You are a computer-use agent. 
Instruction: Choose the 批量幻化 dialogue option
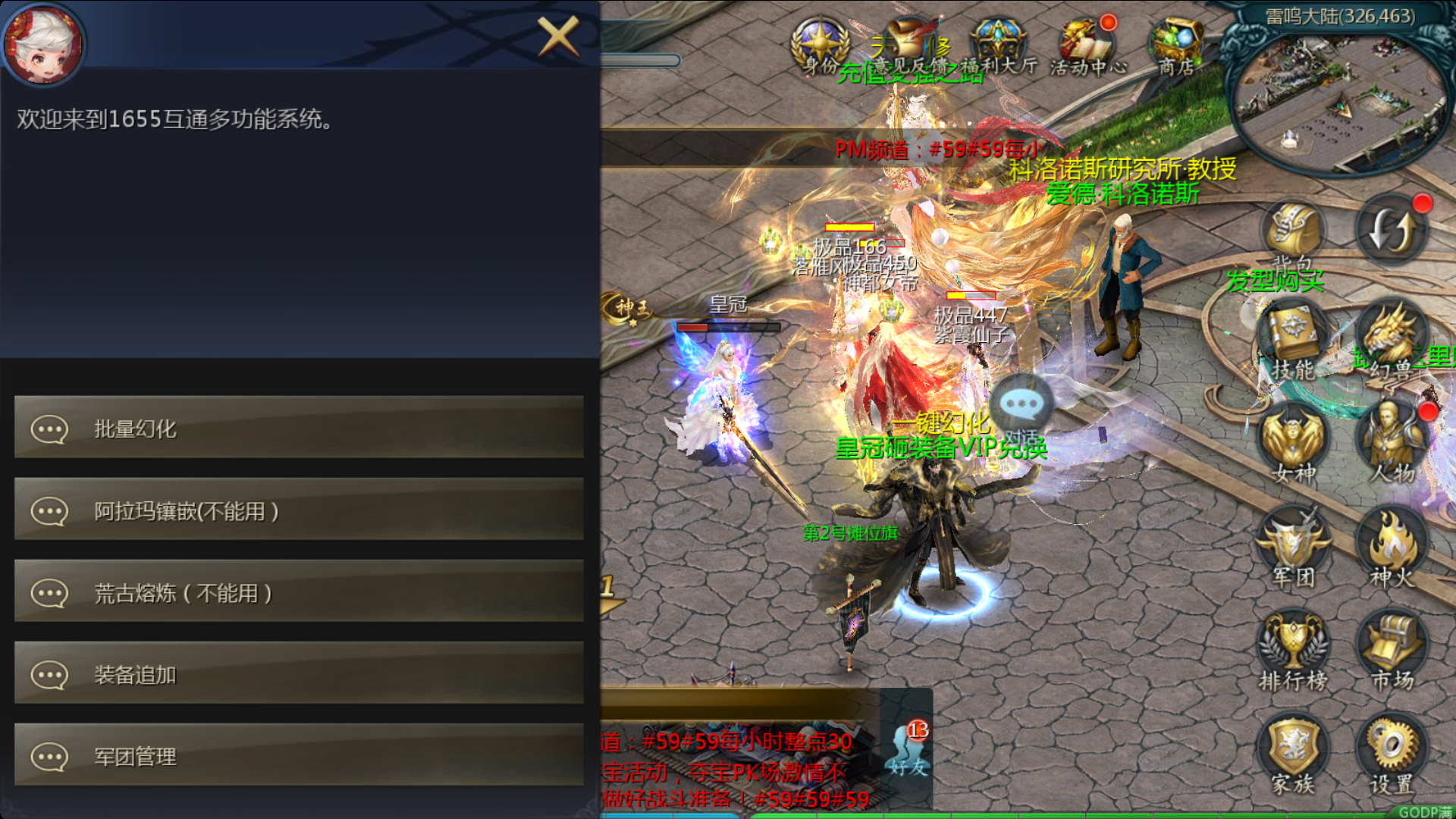(x=299, y=428)
